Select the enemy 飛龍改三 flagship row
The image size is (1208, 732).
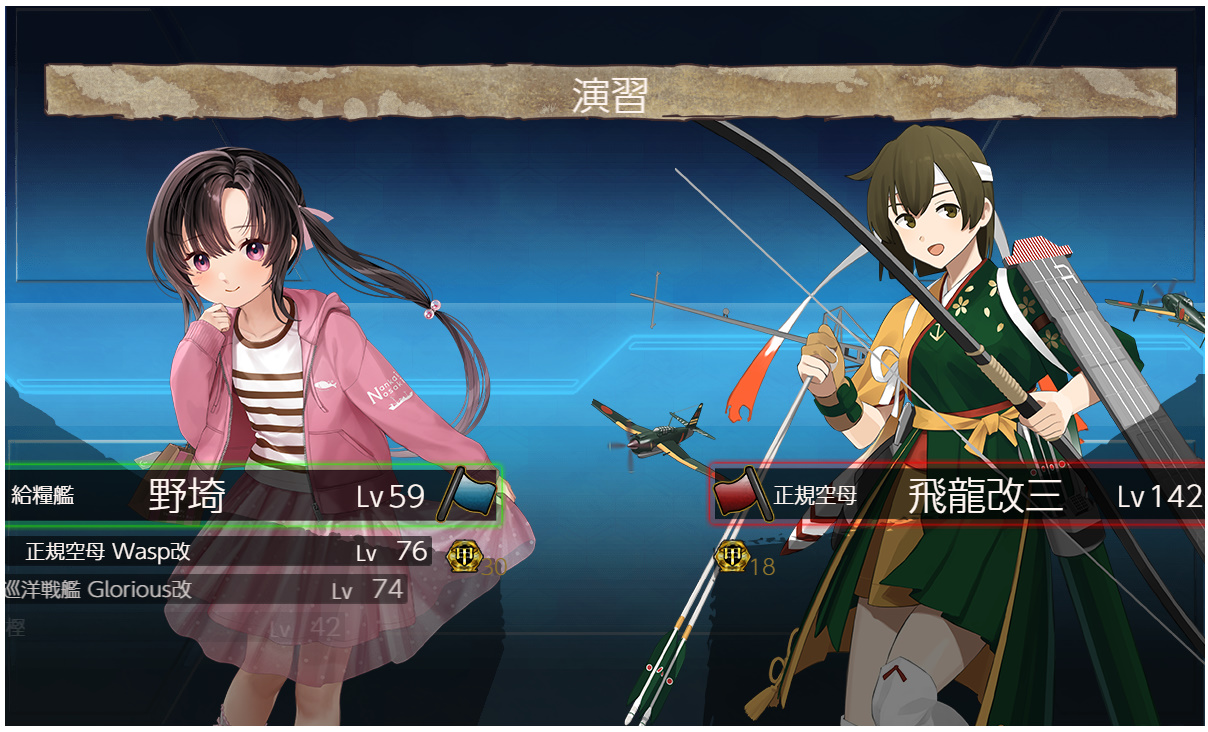point(960,495)
